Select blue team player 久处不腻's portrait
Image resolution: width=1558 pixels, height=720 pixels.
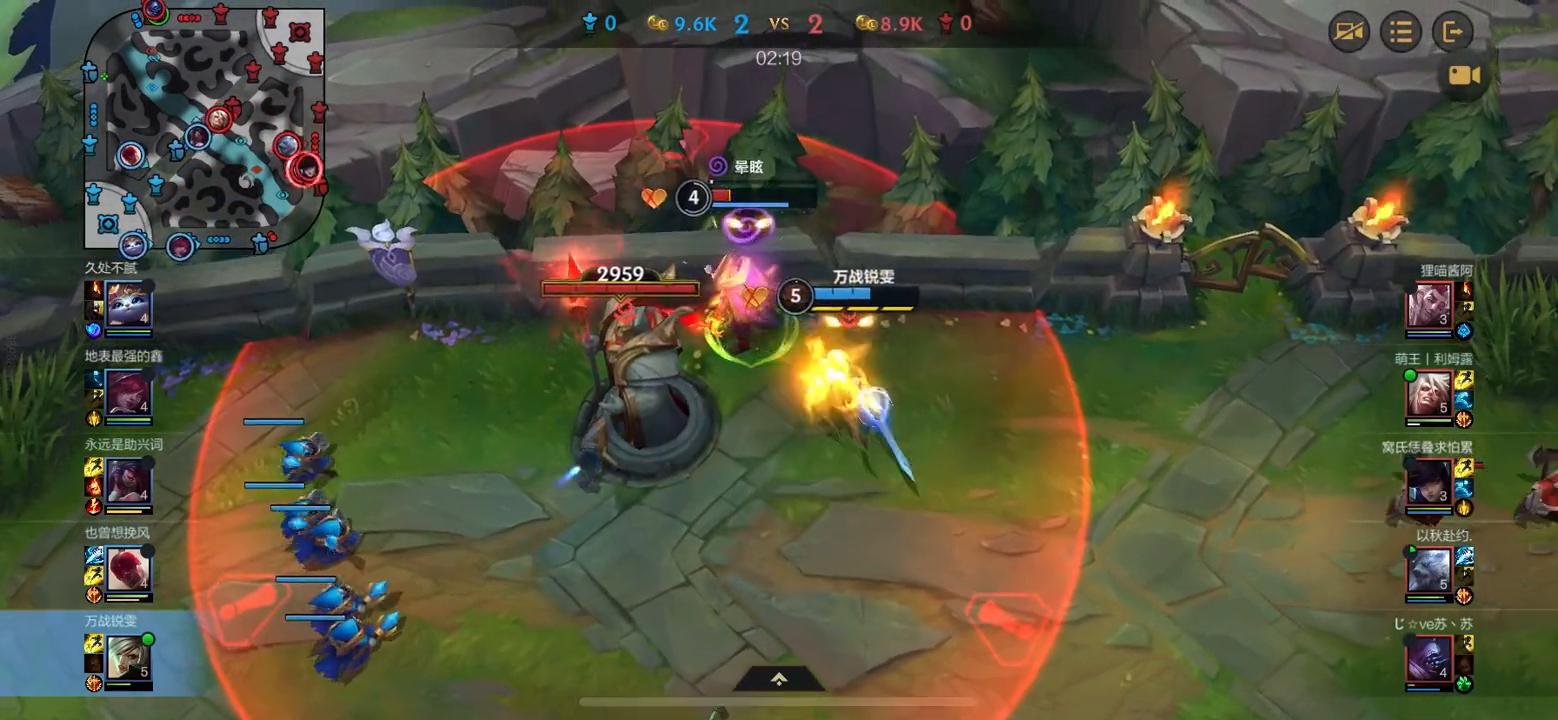(129, 303)
